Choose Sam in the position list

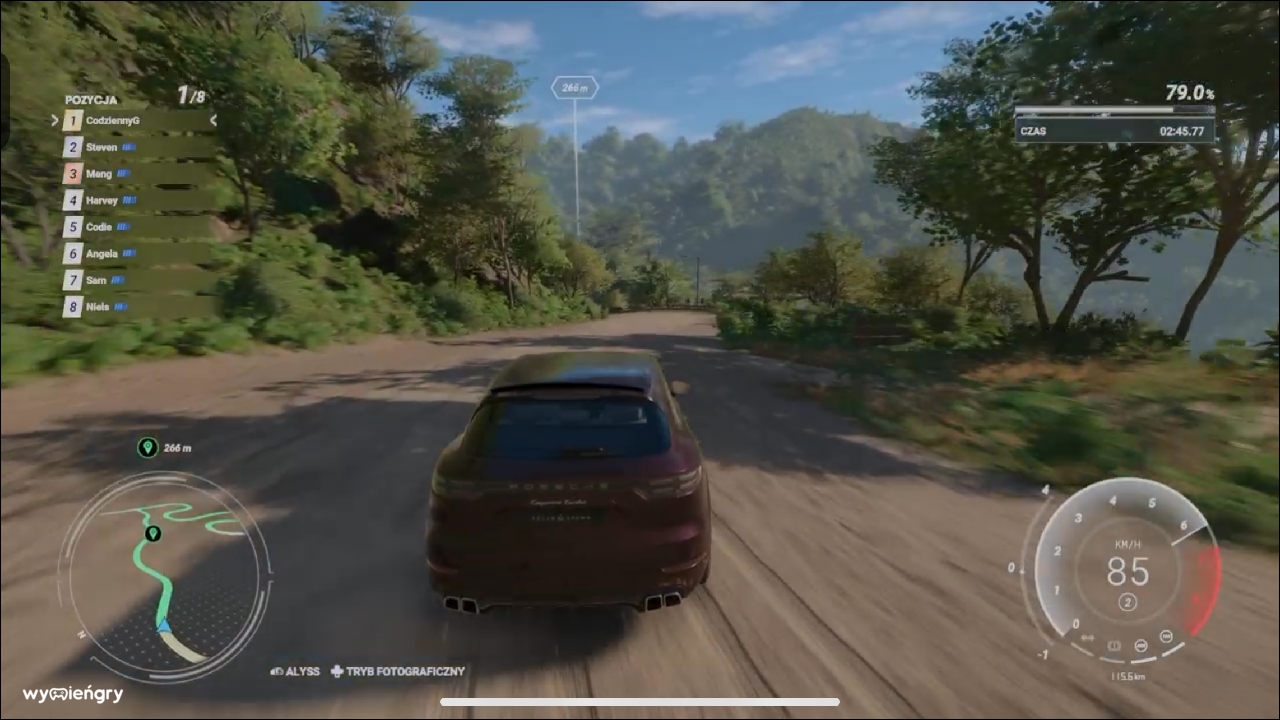pyautogui.click(x=135, y=280)
